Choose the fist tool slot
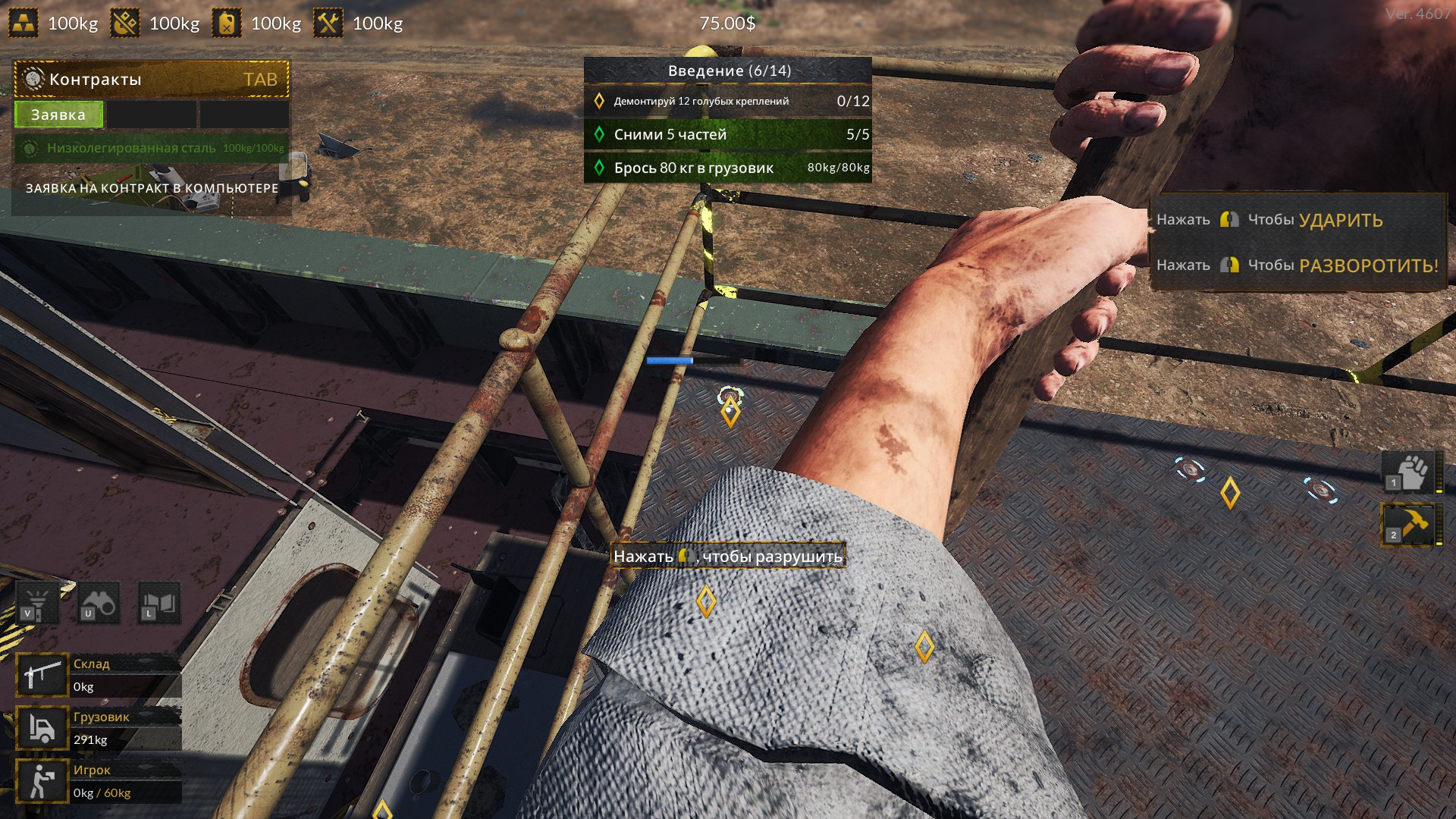Image resolution: width=1456 pixels, height=819 pixels. 1410,472
